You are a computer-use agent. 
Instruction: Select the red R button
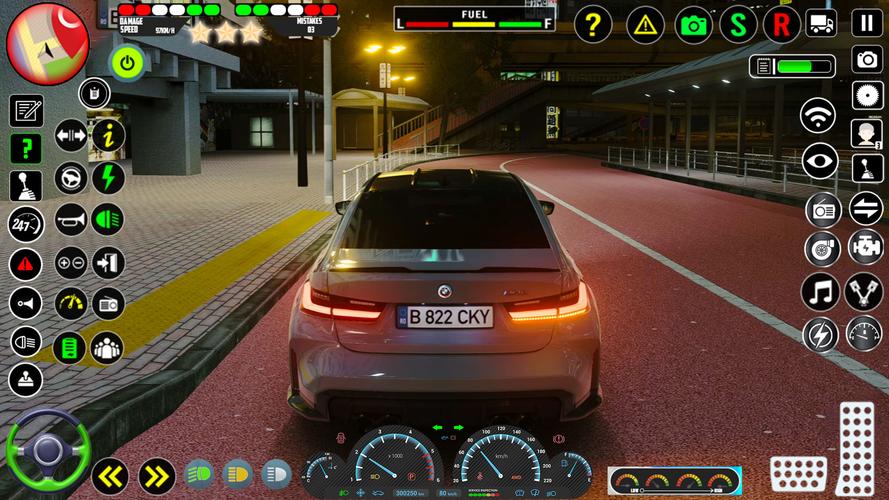tap(782, 24)
